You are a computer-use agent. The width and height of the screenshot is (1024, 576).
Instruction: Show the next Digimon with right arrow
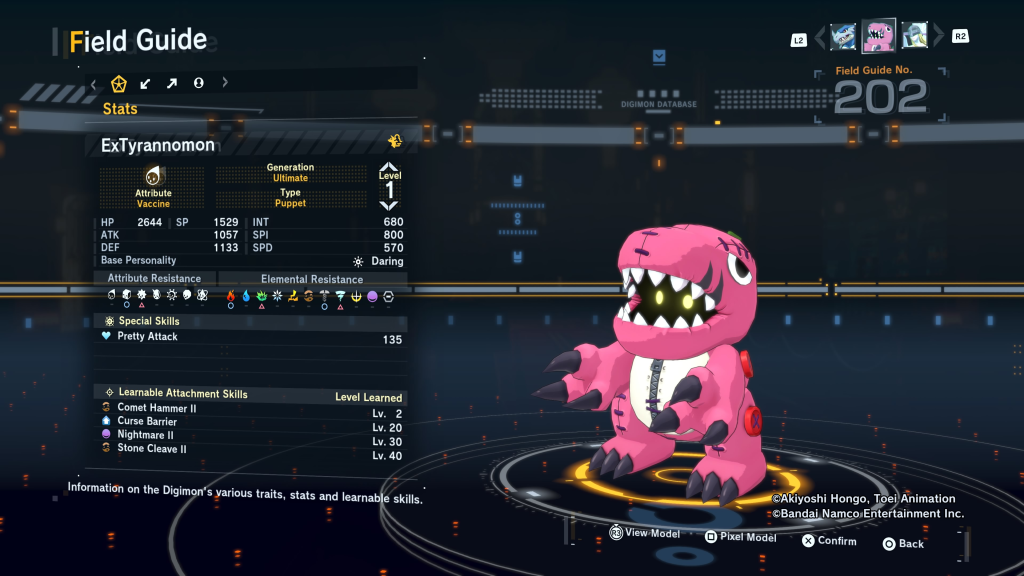(938, 38)
